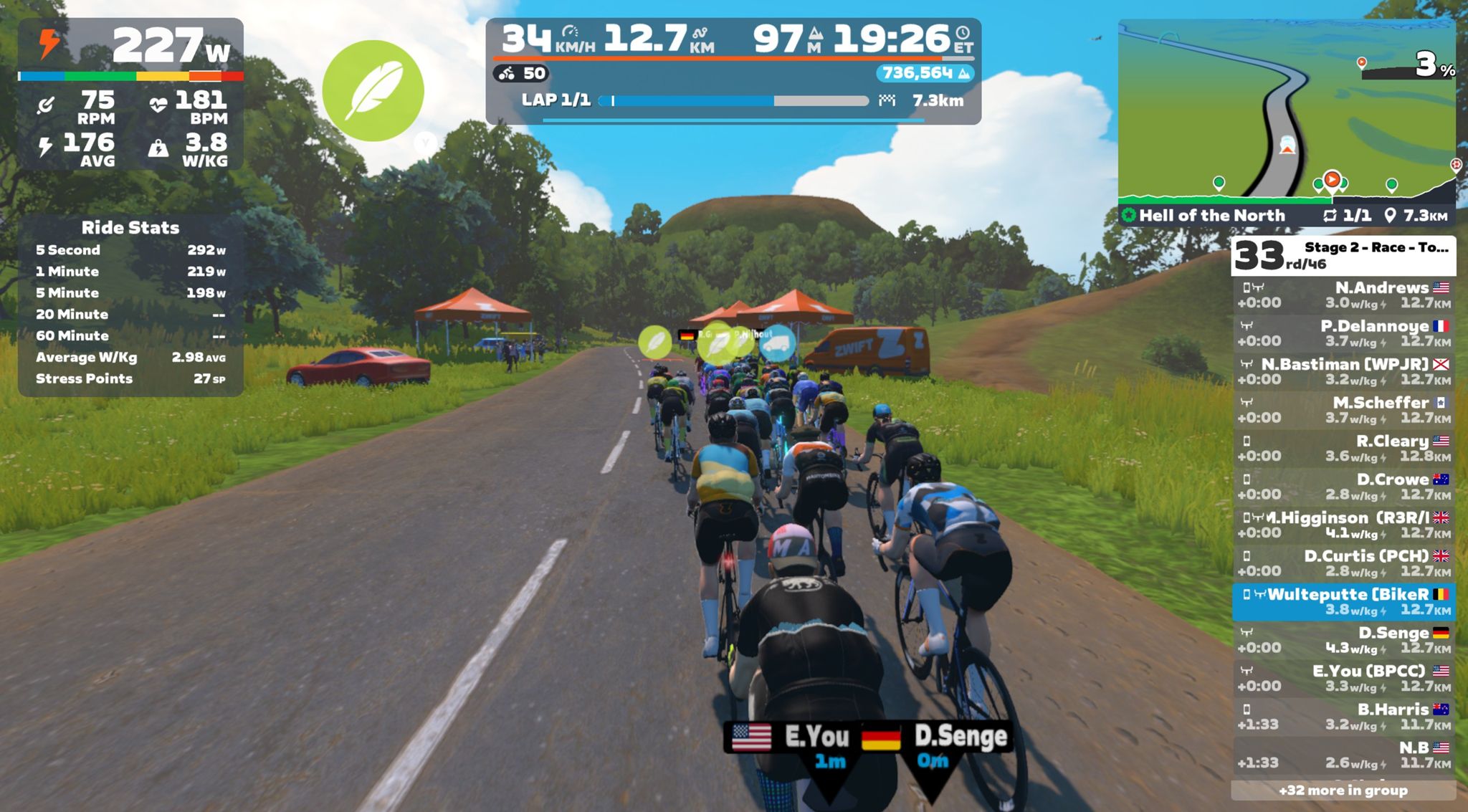Select the highlighted Wulteputte rider row
The width and height of the screenshot is (1468, 812).
pos(1343,601)
